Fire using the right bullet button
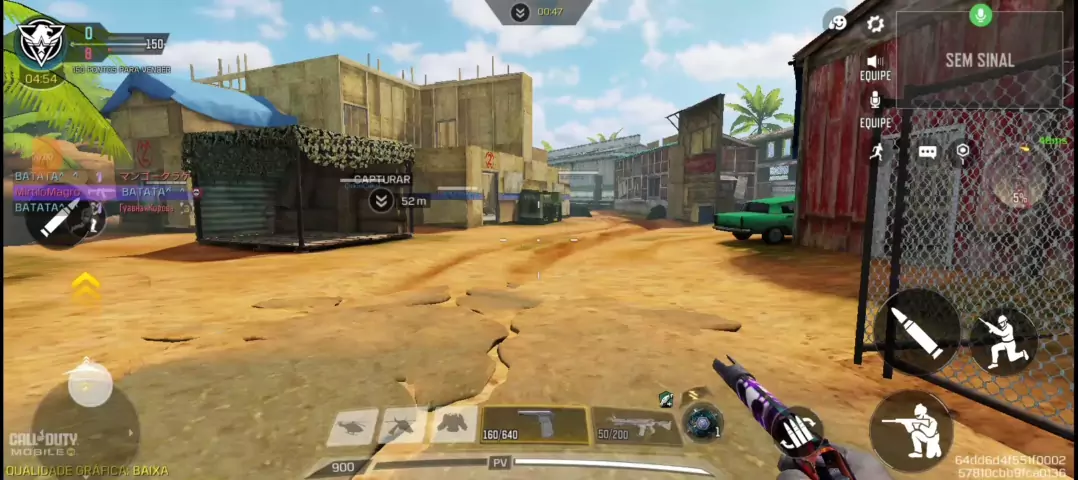Screen dimensions: 1078x480 point(916,331)
